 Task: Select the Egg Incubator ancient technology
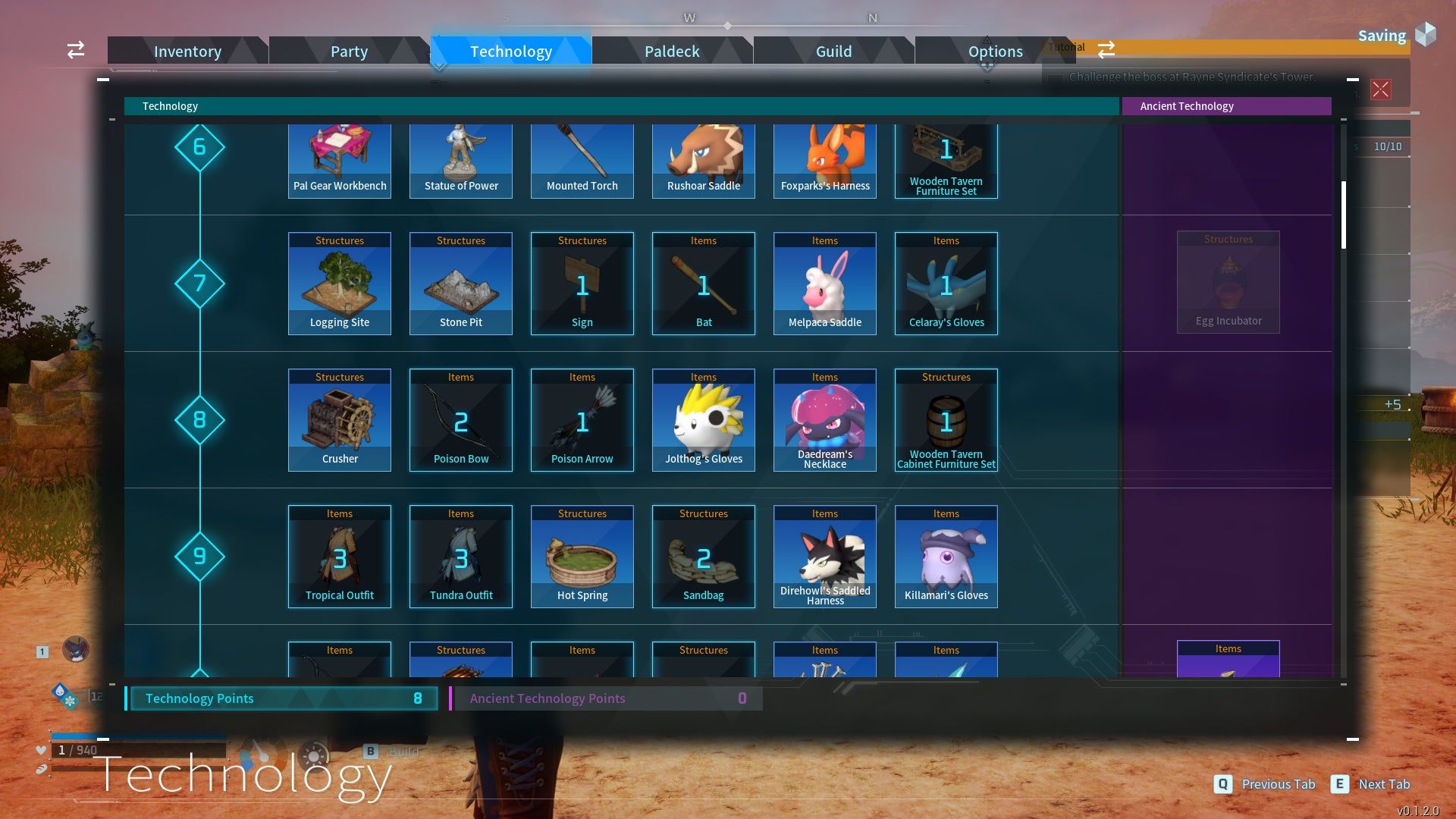pos(1228,282)
